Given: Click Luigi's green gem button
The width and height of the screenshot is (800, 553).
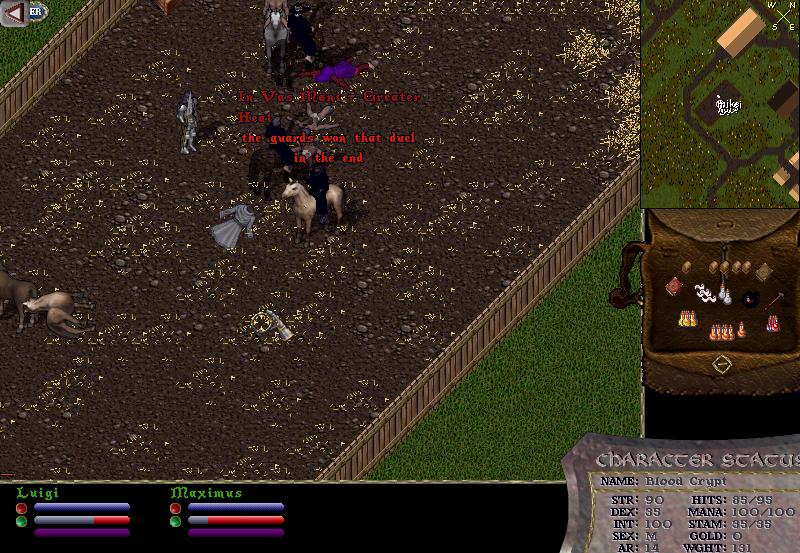Looking at the screenshot, I should point(21,521).
